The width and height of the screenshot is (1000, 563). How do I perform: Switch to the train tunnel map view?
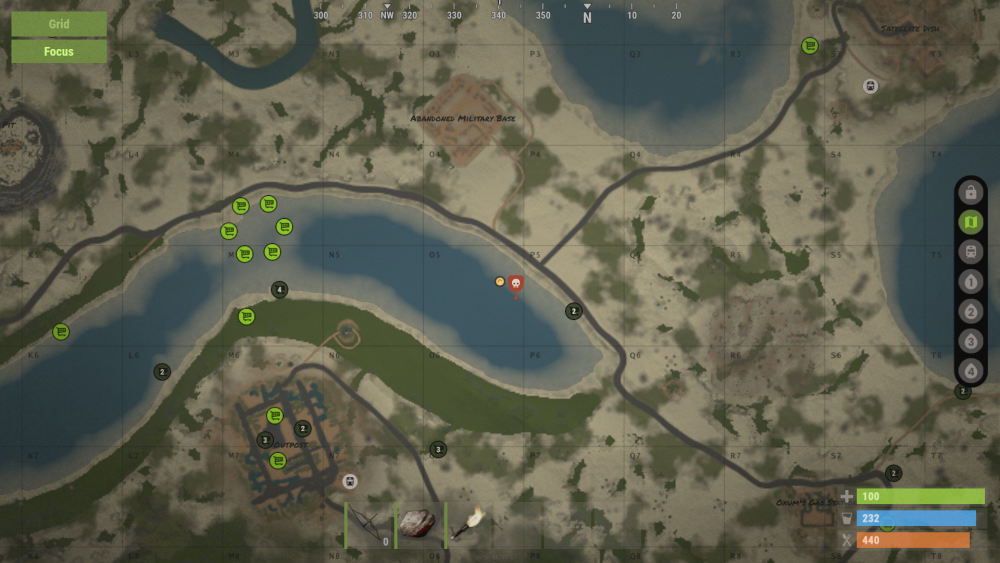click(970, 252)
